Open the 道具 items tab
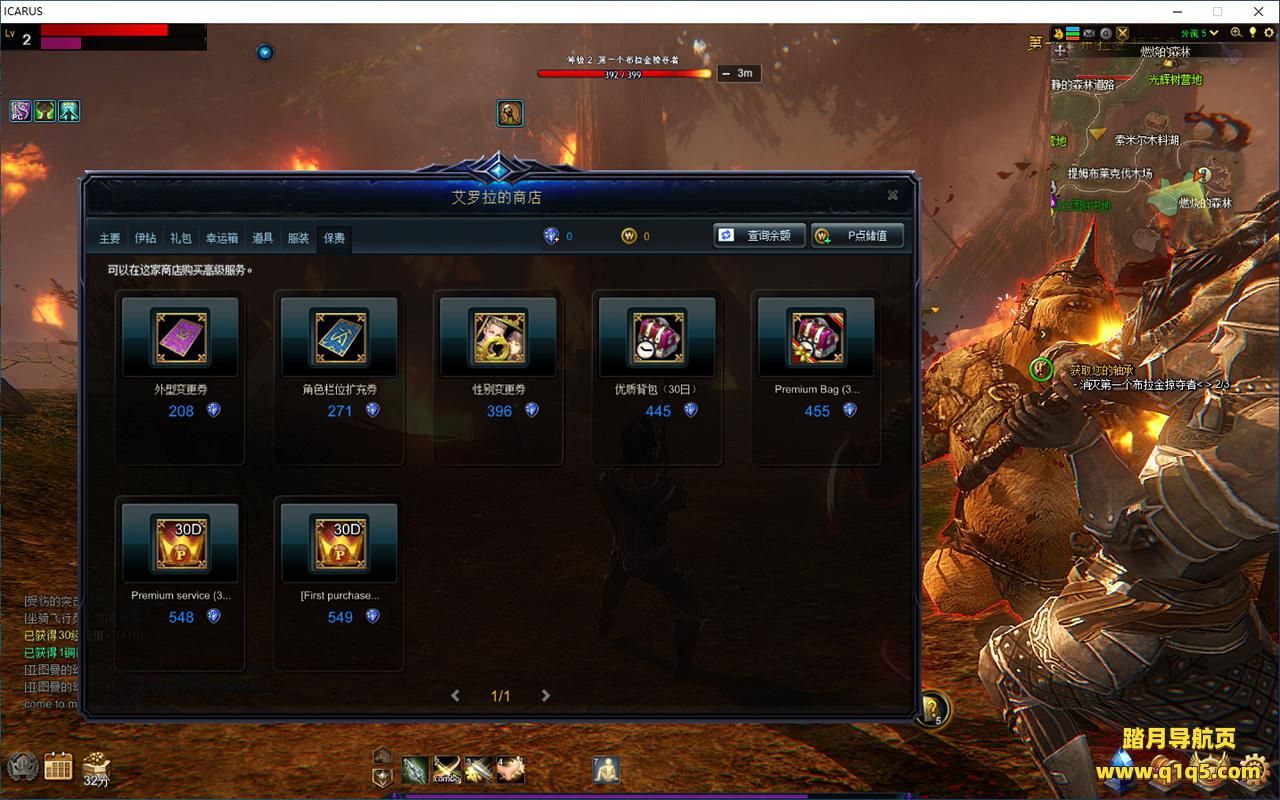This screenshot has height=800, width=1280. click(x=263, y=238)
